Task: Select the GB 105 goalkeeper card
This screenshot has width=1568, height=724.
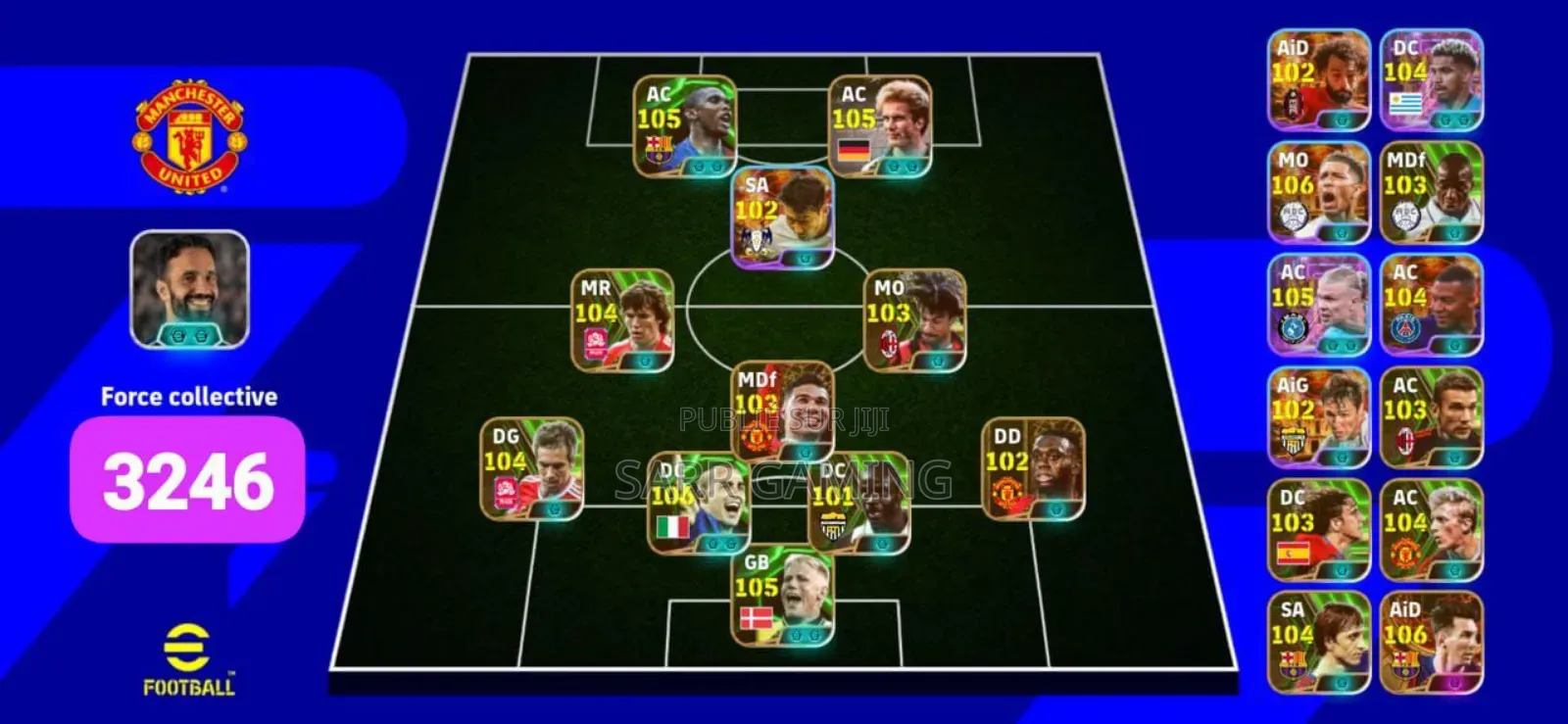Action: [783, 597]
